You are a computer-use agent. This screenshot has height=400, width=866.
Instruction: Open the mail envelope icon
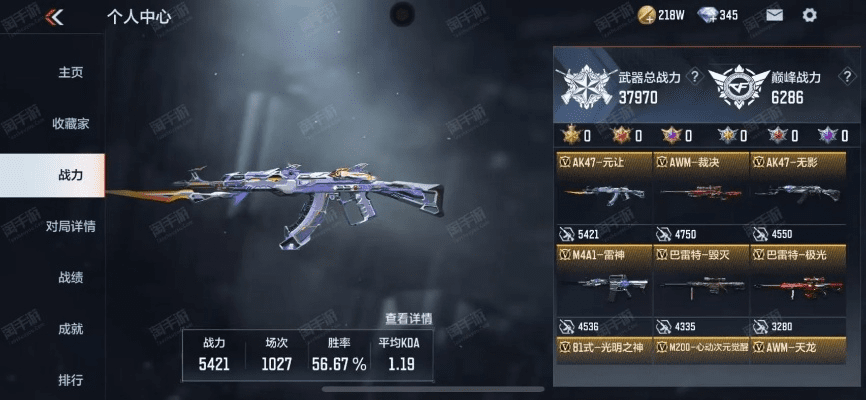point(774,15)
